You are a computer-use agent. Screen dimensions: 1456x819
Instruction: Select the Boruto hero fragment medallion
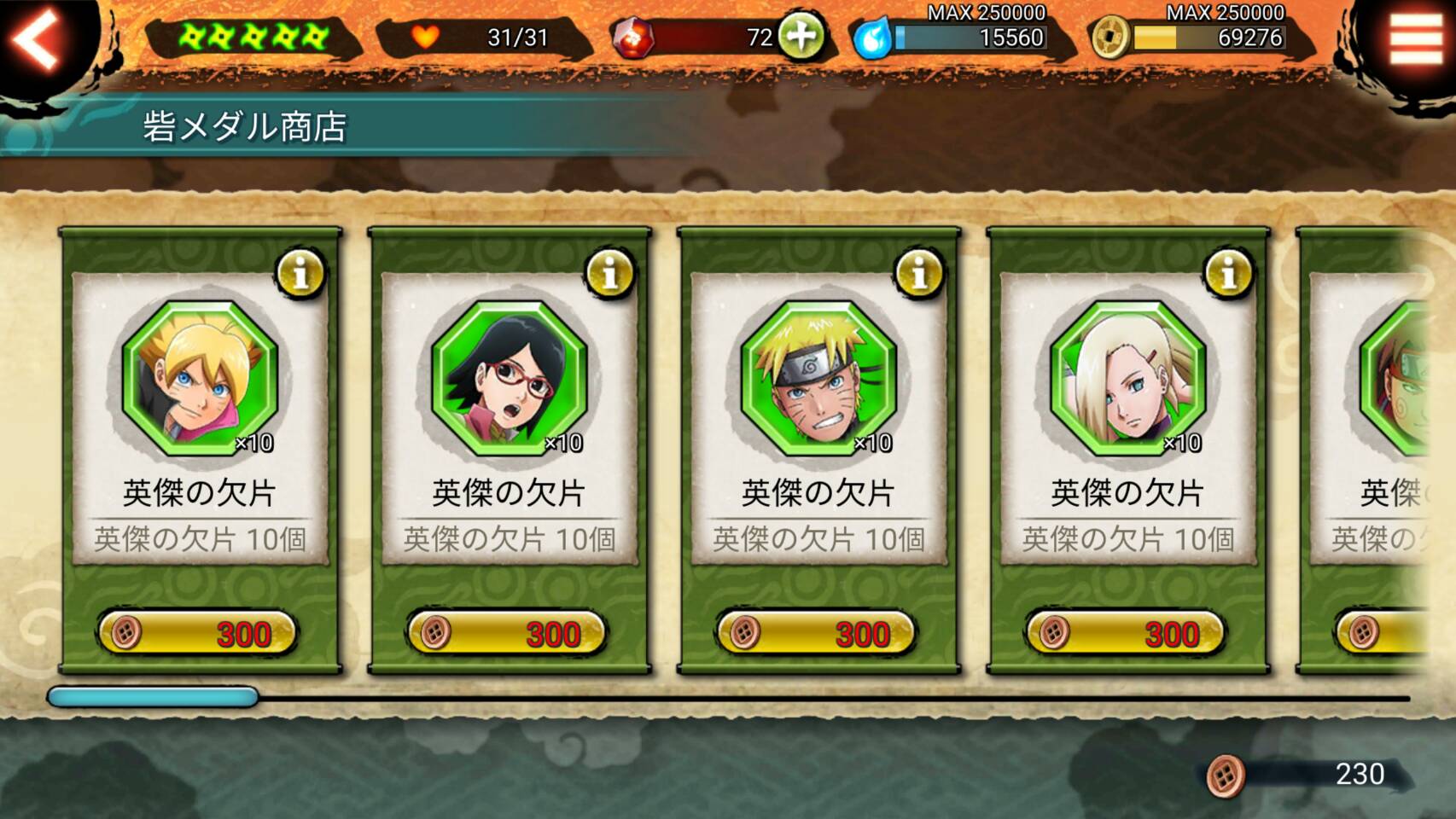click(x=200, y=377)
